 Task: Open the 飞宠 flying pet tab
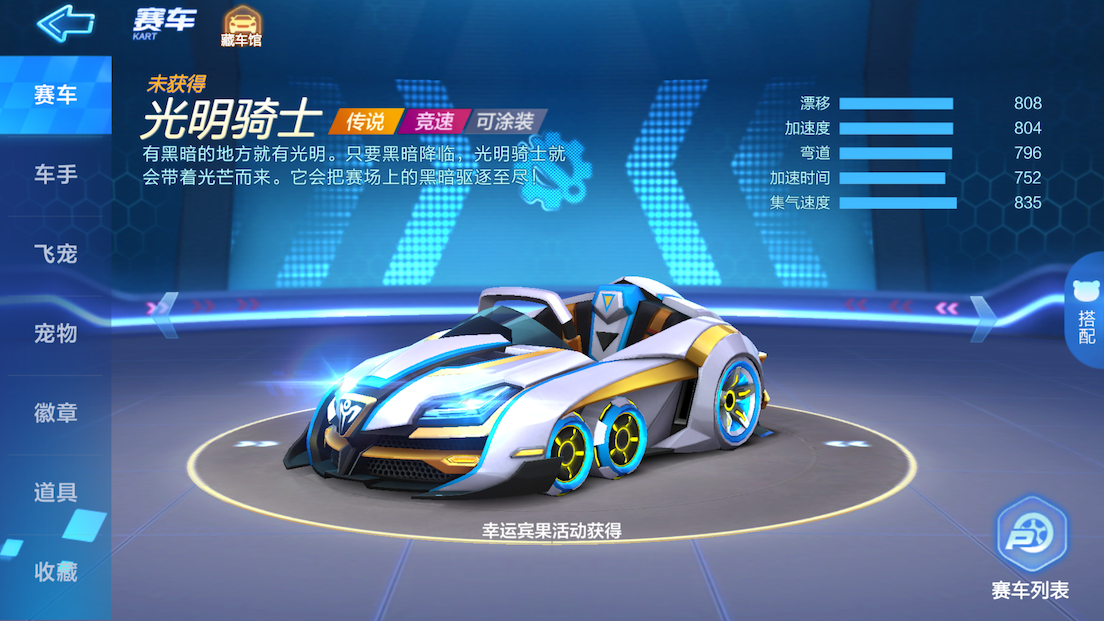[56, 254]
